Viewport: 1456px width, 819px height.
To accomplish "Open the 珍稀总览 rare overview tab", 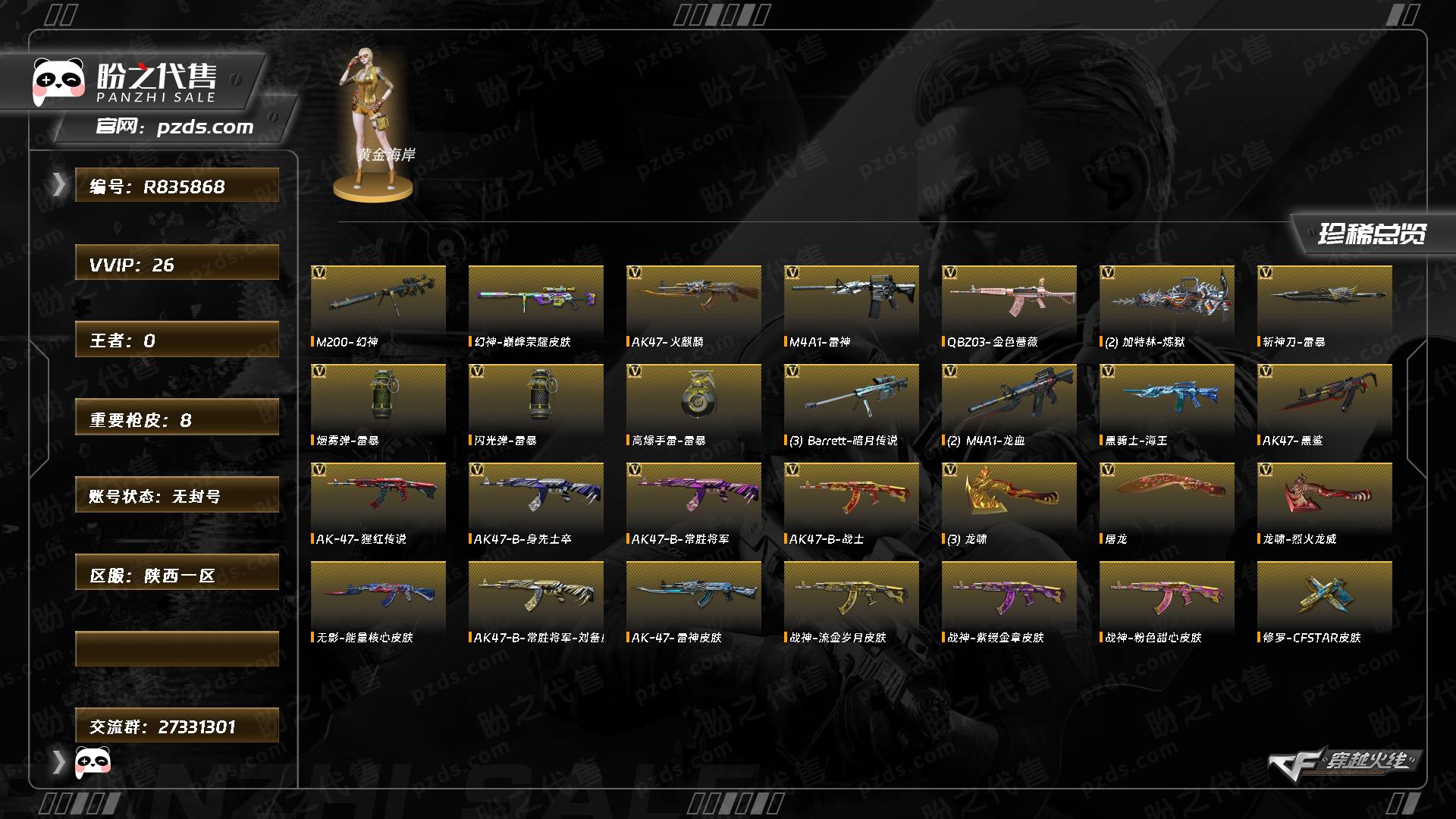I will (x=1372, y=234).
